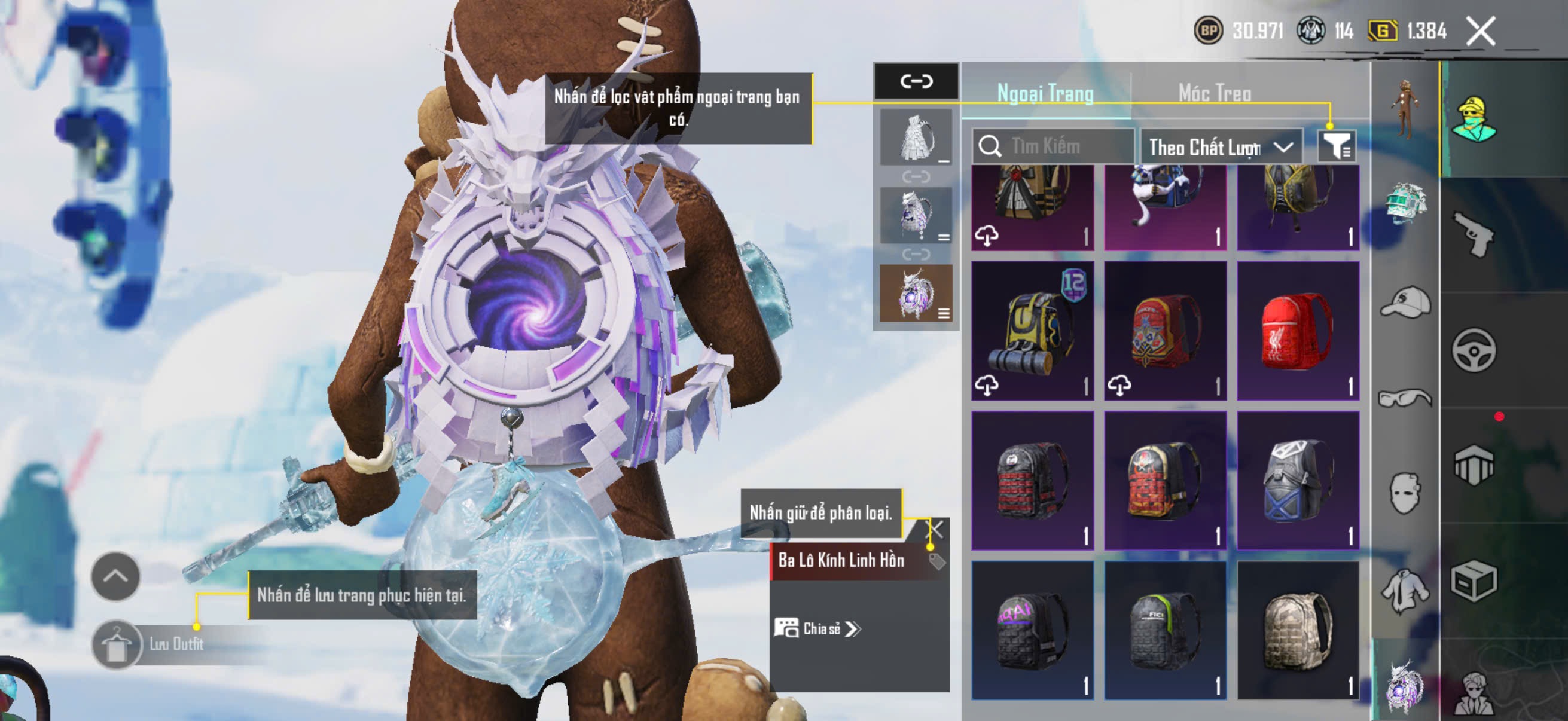
Task: Choose the yellow backpack with the 12 badge
Action: click(x=1032, y=332)
